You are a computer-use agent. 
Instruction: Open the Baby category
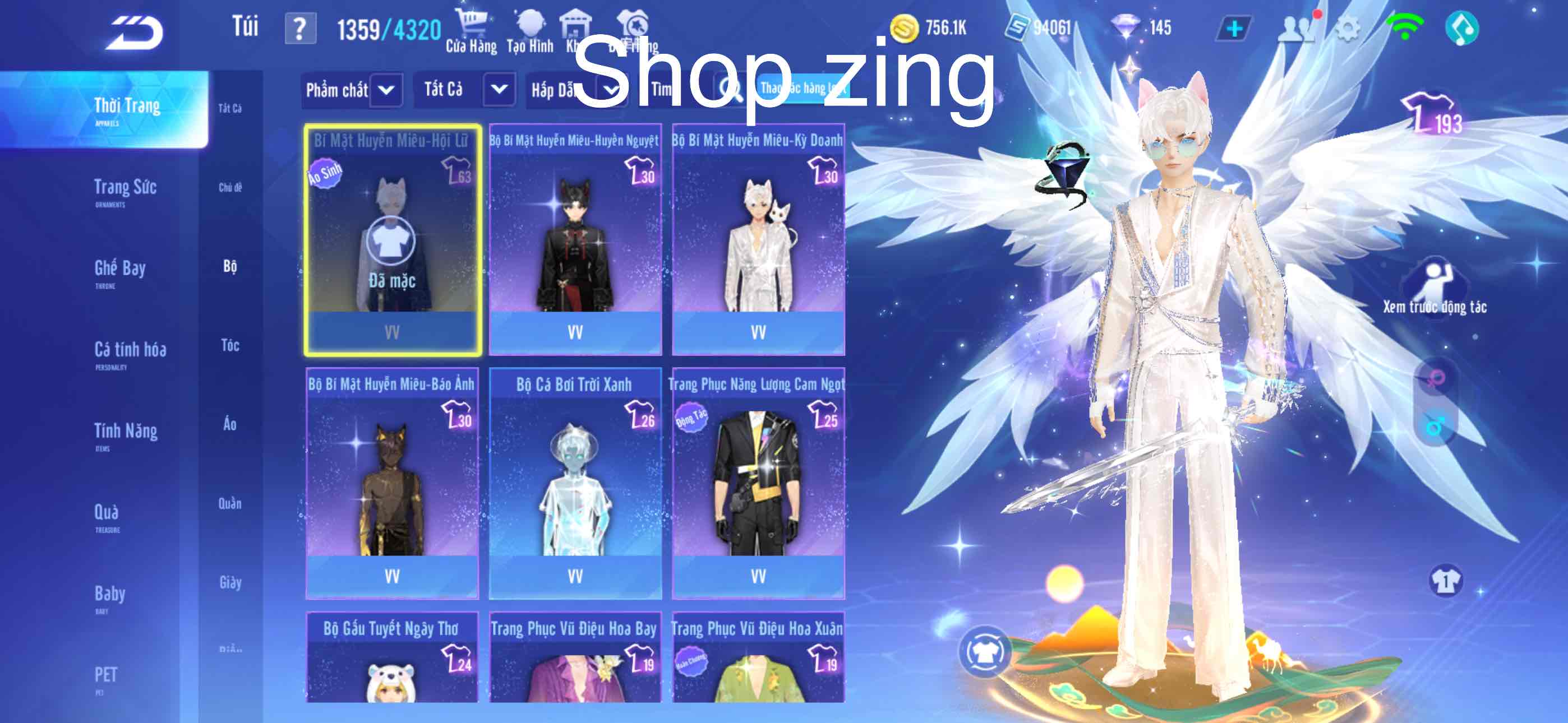(109, 596)
